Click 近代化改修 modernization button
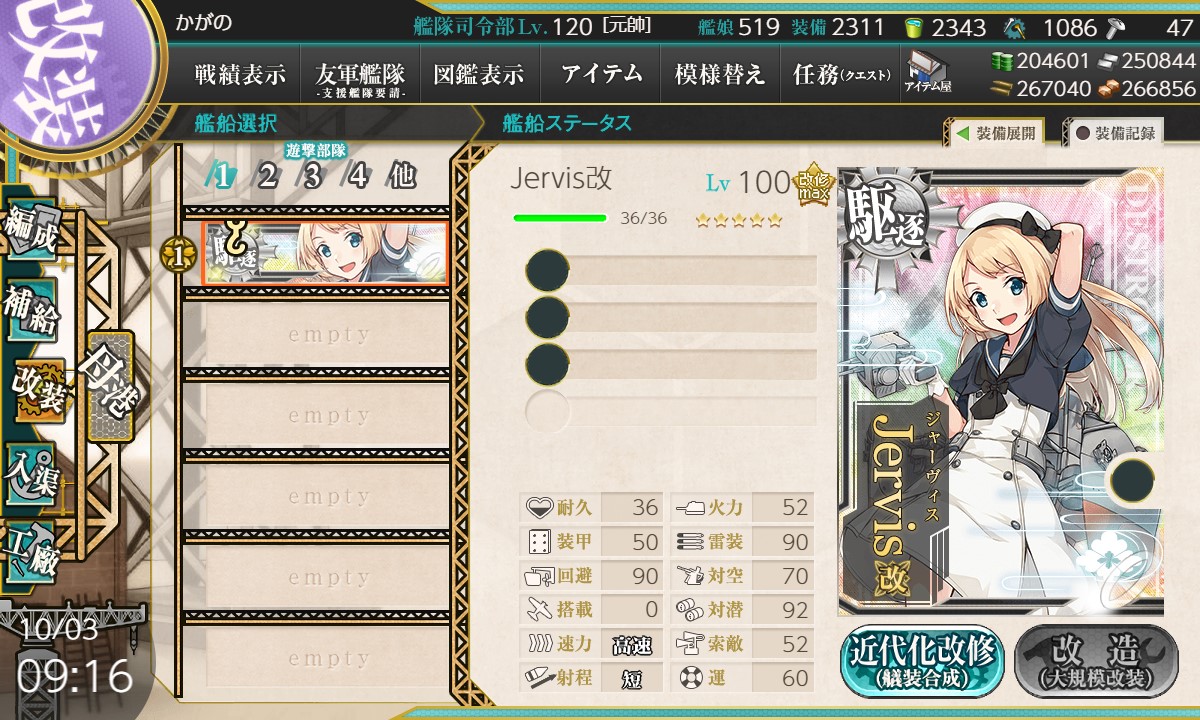This screenshot has height=720, width=1200. pyautogui.click(x=921, y=660)
